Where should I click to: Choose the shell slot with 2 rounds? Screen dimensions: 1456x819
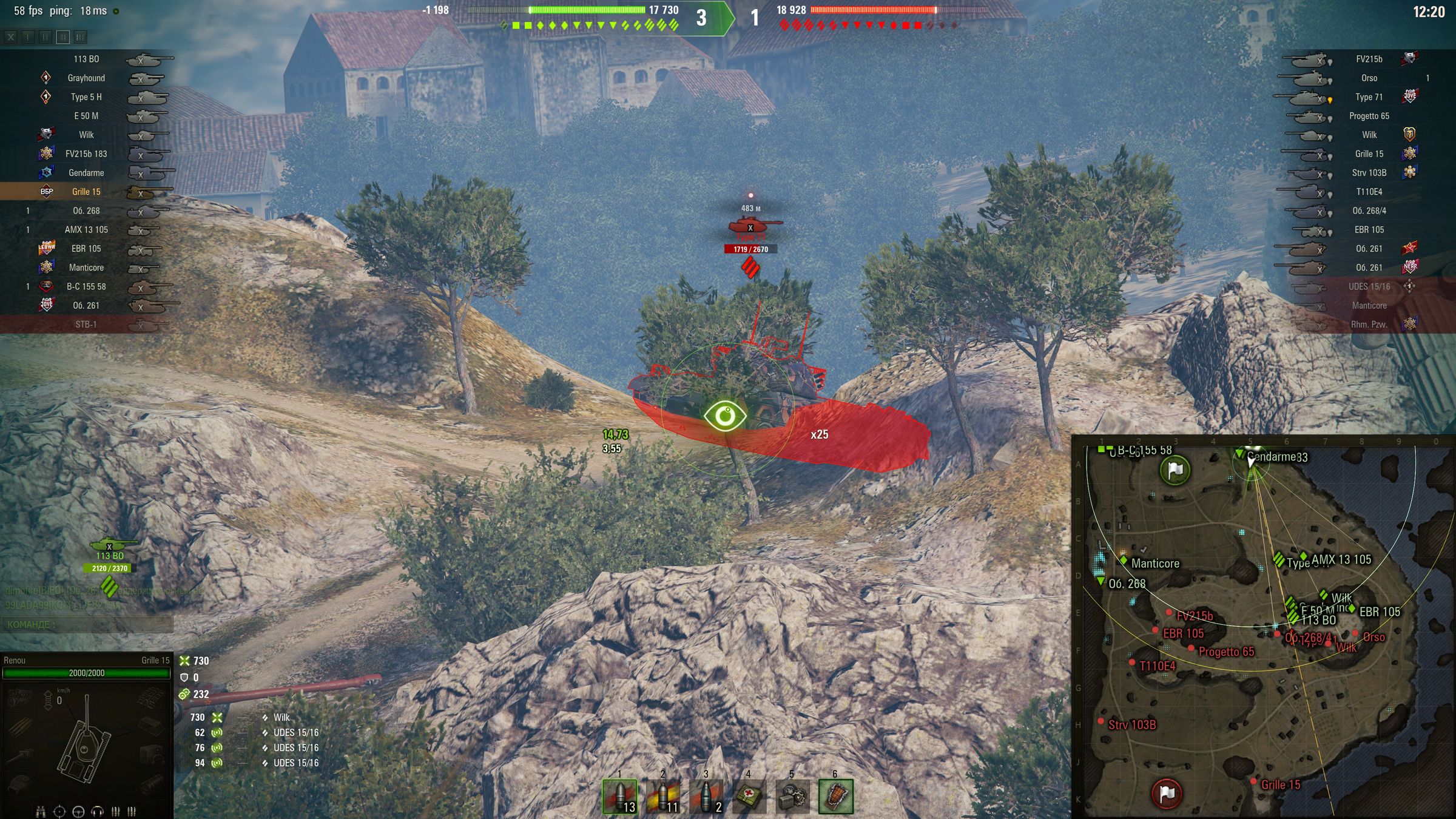point(706,797)
